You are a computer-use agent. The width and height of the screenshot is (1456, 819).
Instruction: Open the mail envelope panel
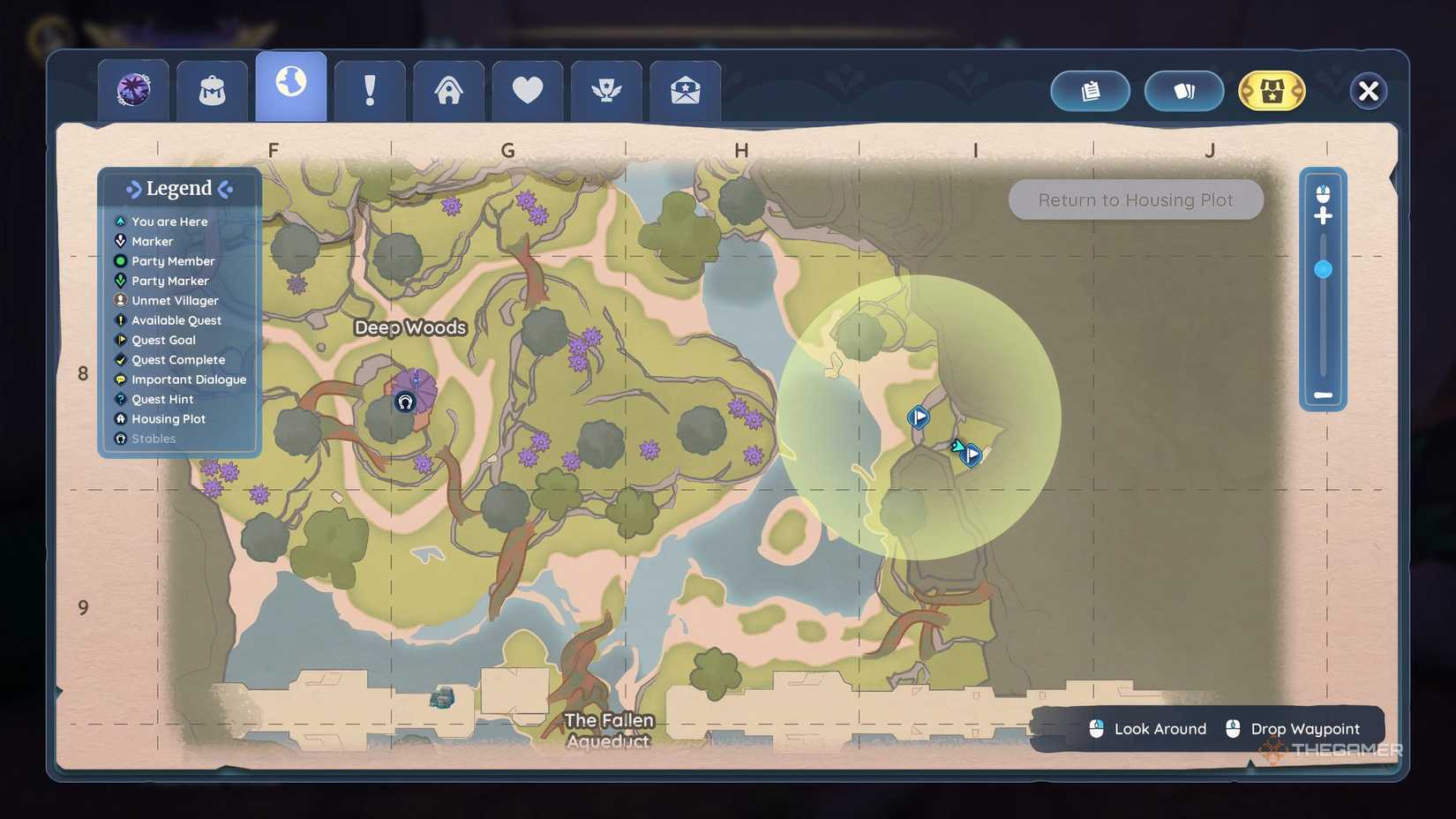click(684, 88)
